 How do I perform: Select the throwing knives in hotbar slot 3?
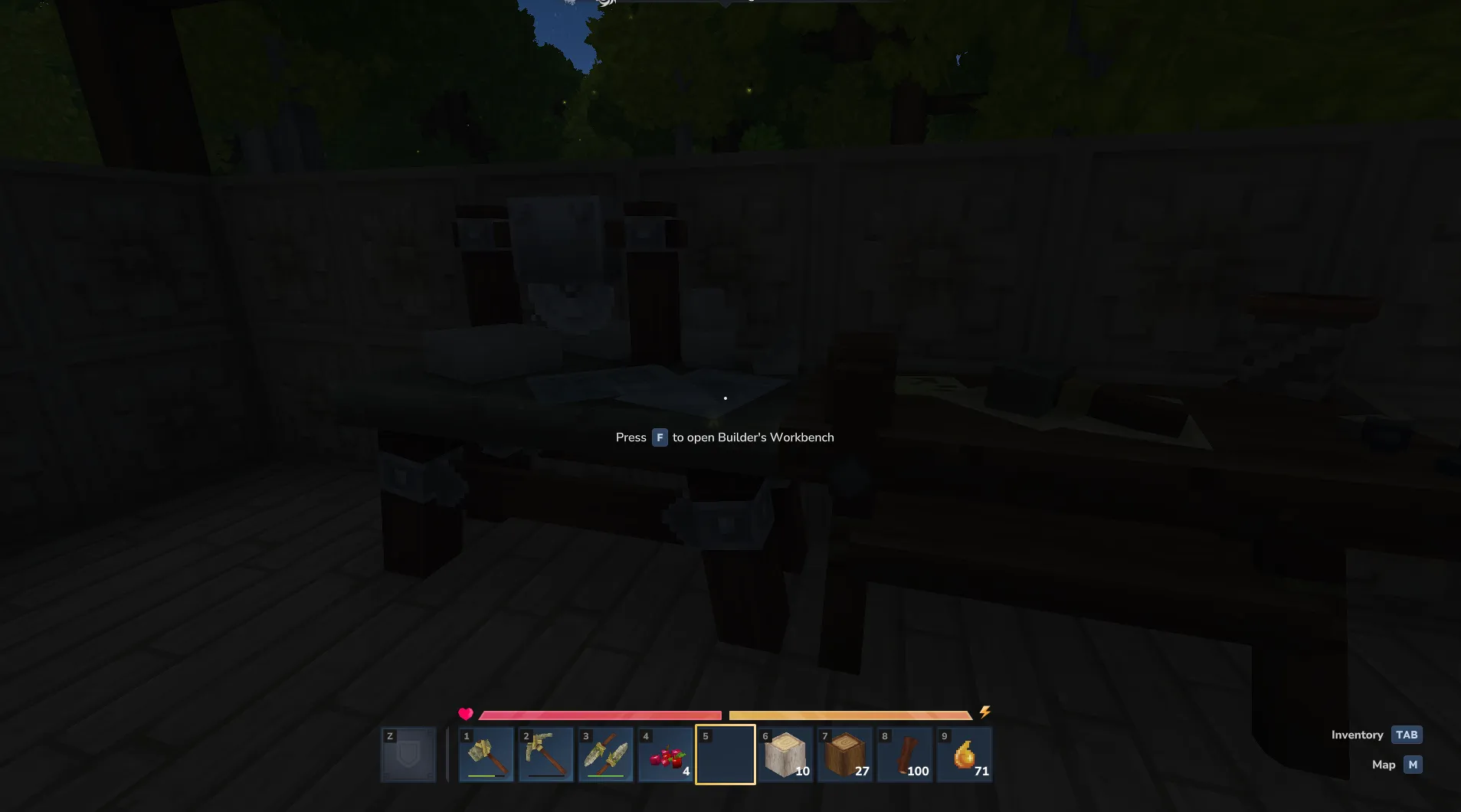click(x=605, y=754)
